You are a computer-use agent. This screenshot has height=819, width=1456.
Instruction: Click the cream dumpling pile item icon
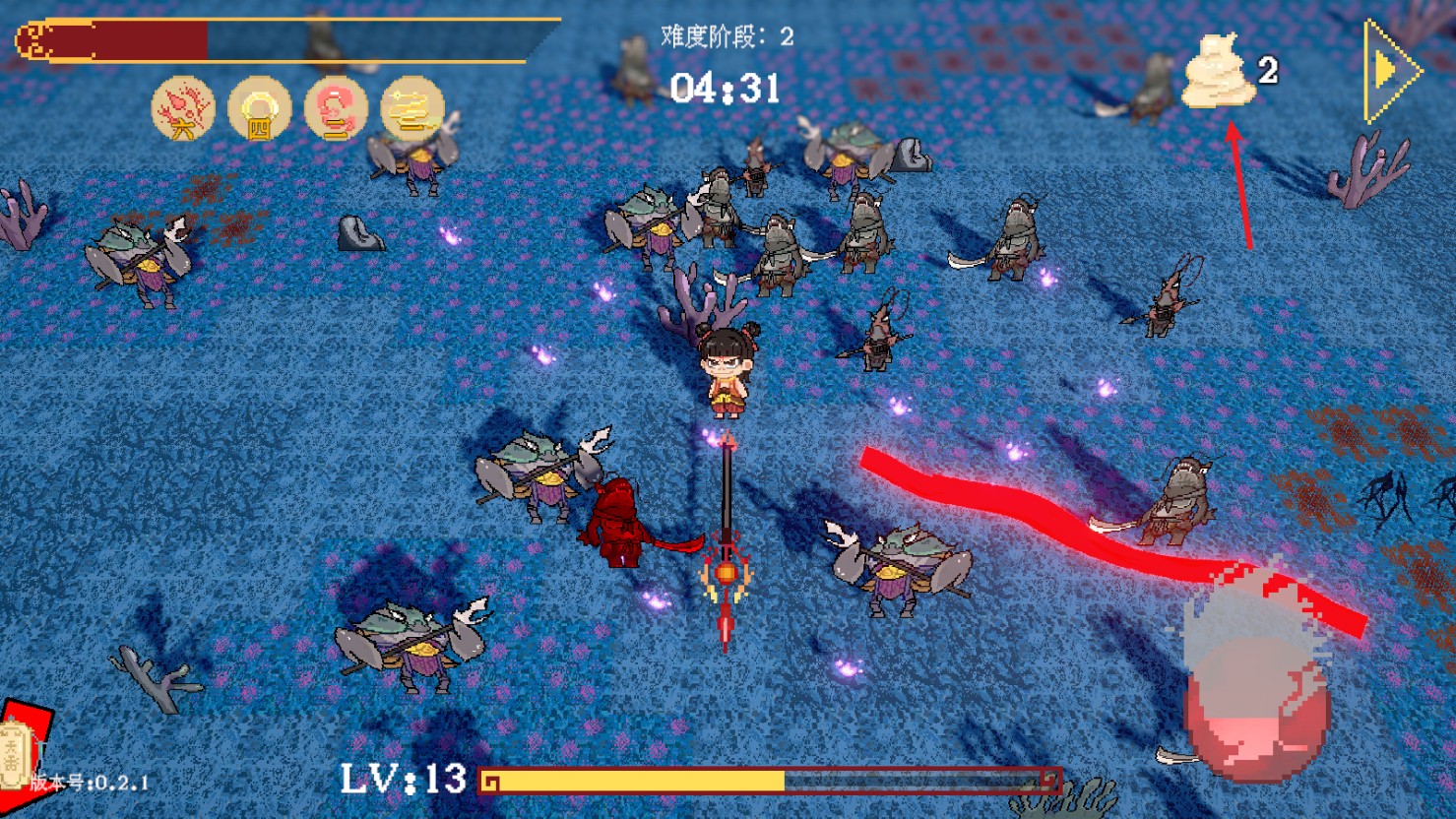pos(1219,71)
